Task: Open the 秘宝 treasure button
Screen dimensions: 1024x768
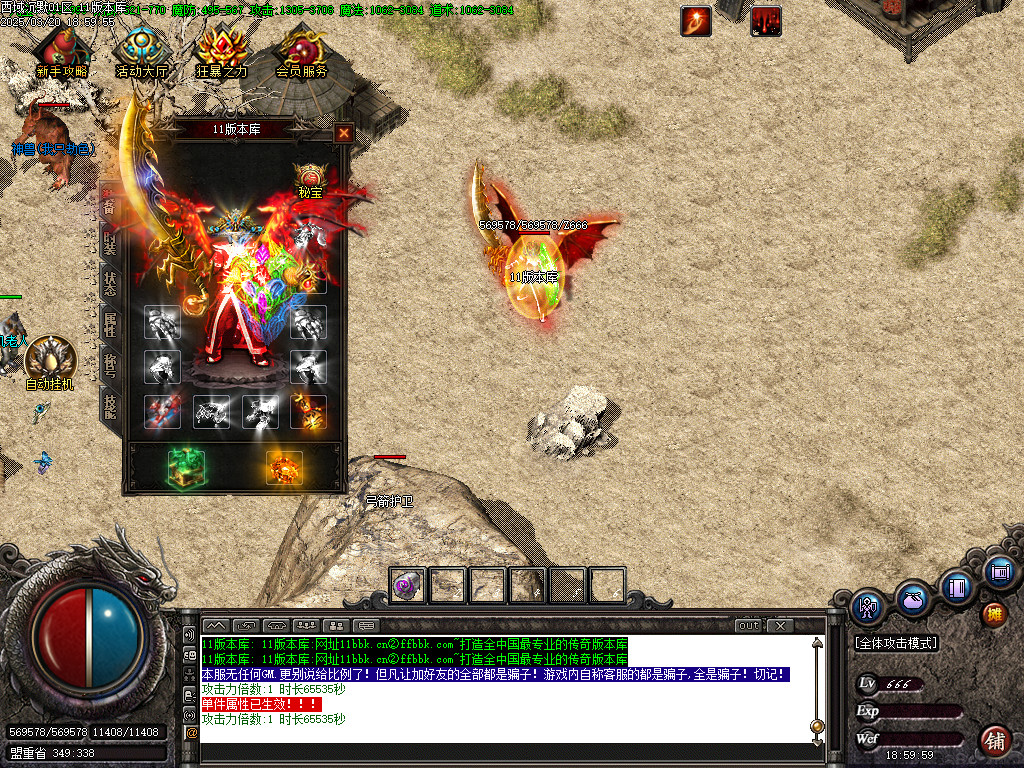Action: coord(311,180)
